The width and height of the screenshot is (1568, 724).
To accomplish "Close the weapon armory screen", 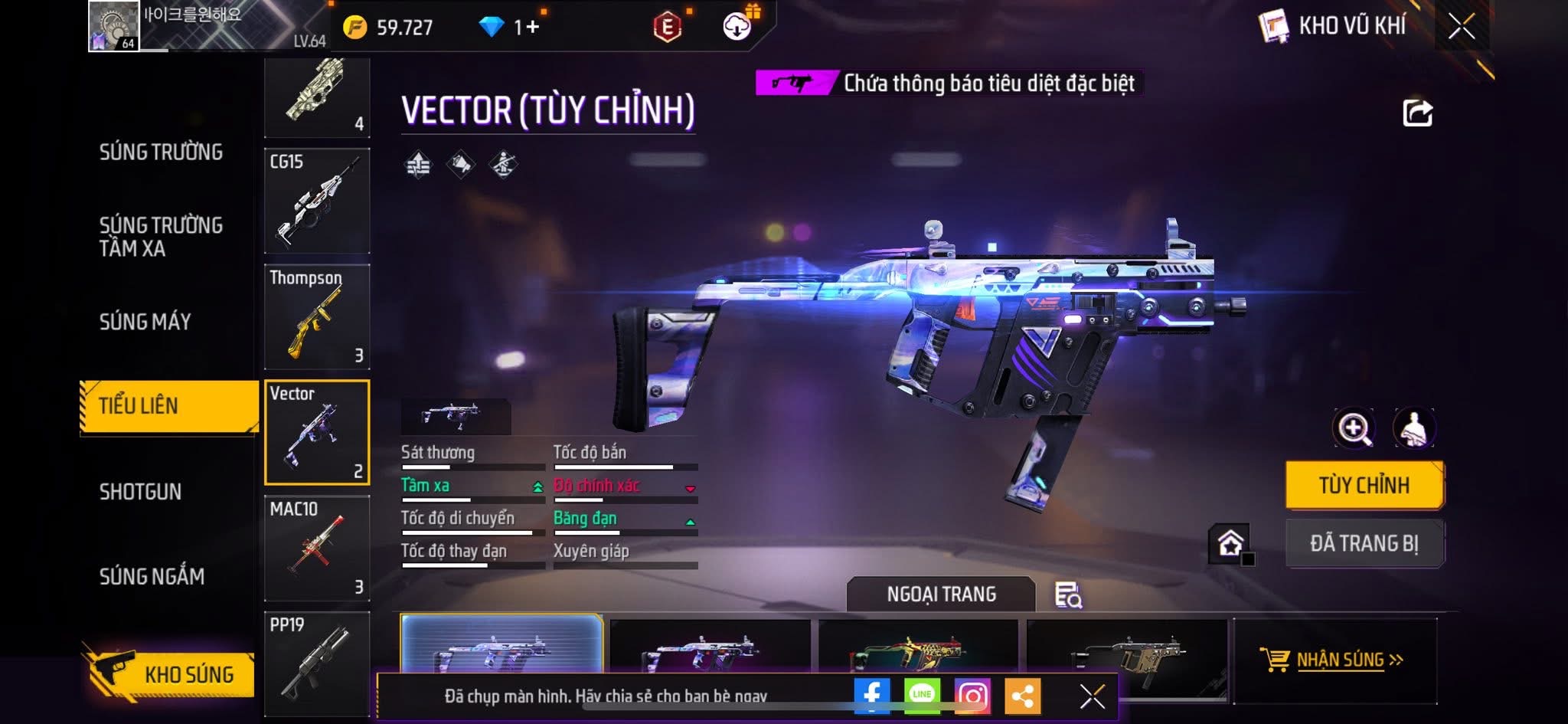I will 1461,27.
